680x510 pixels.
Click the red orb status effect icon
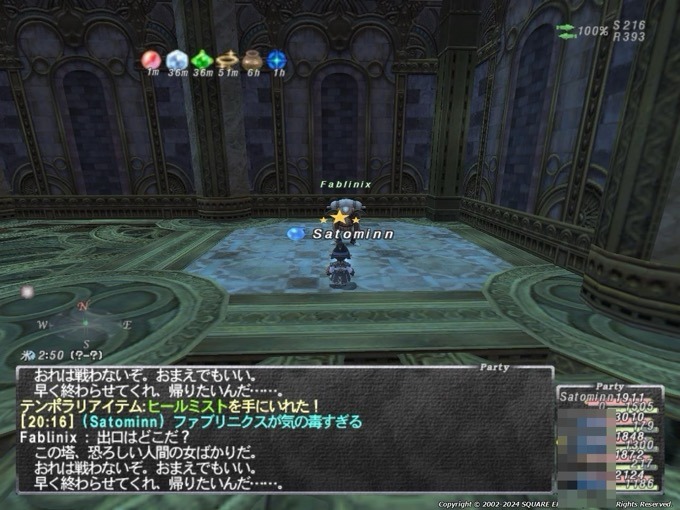pyautogui.click(x=152, y=60)
